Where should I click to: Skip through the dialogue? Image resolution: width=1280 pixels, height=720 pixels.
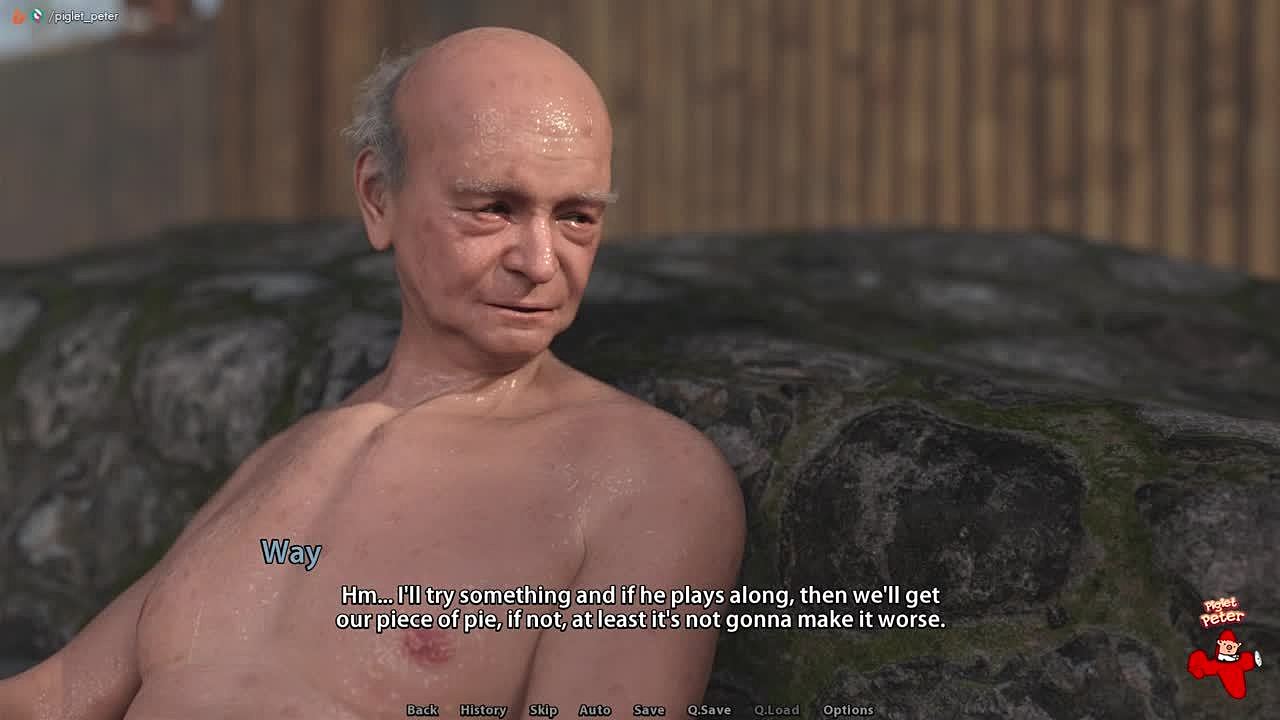(543, 710)
